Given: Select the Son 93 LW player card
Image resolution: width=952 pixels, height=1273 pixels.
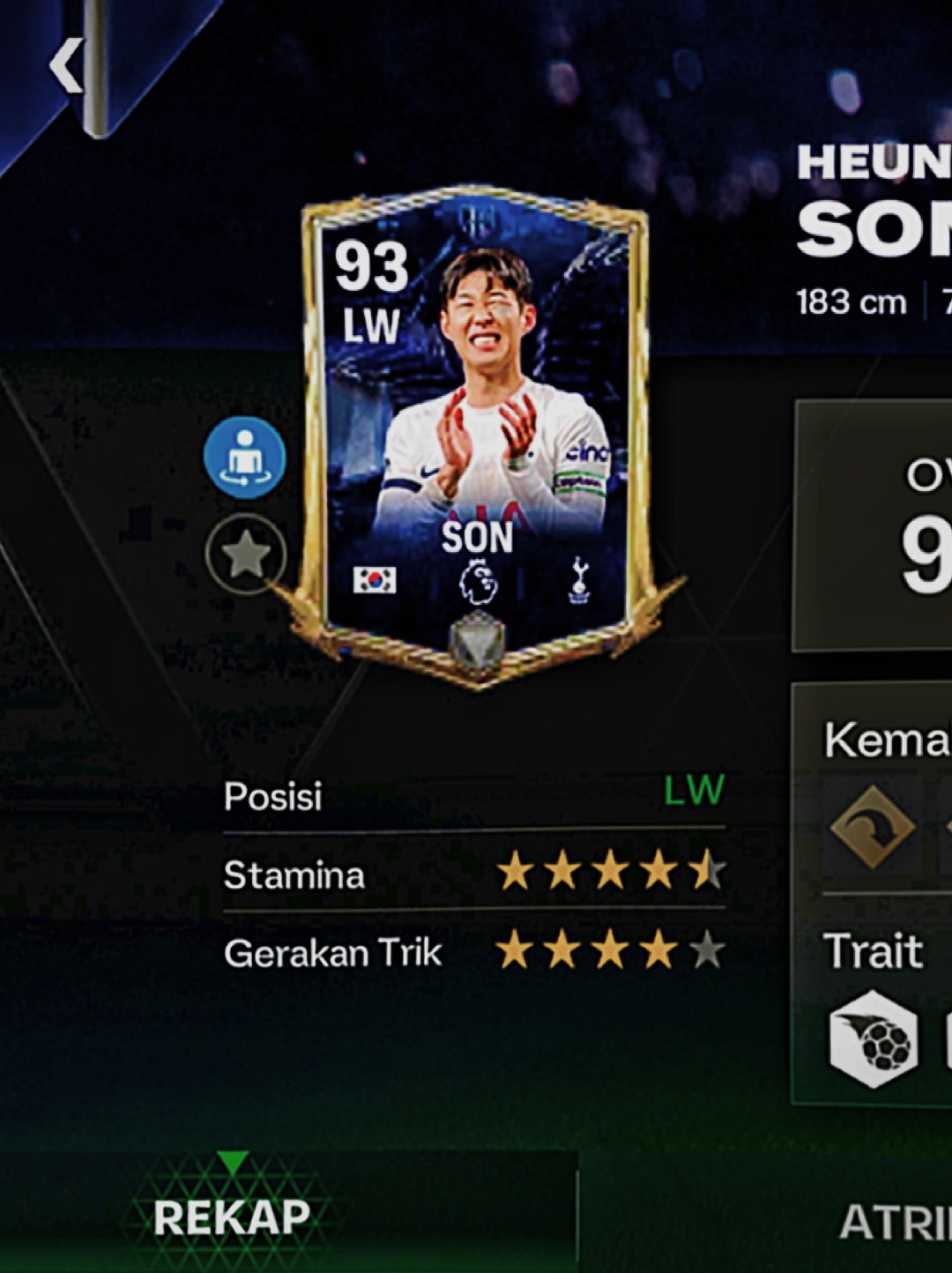Looking at the screenshot, I should 477,432.
